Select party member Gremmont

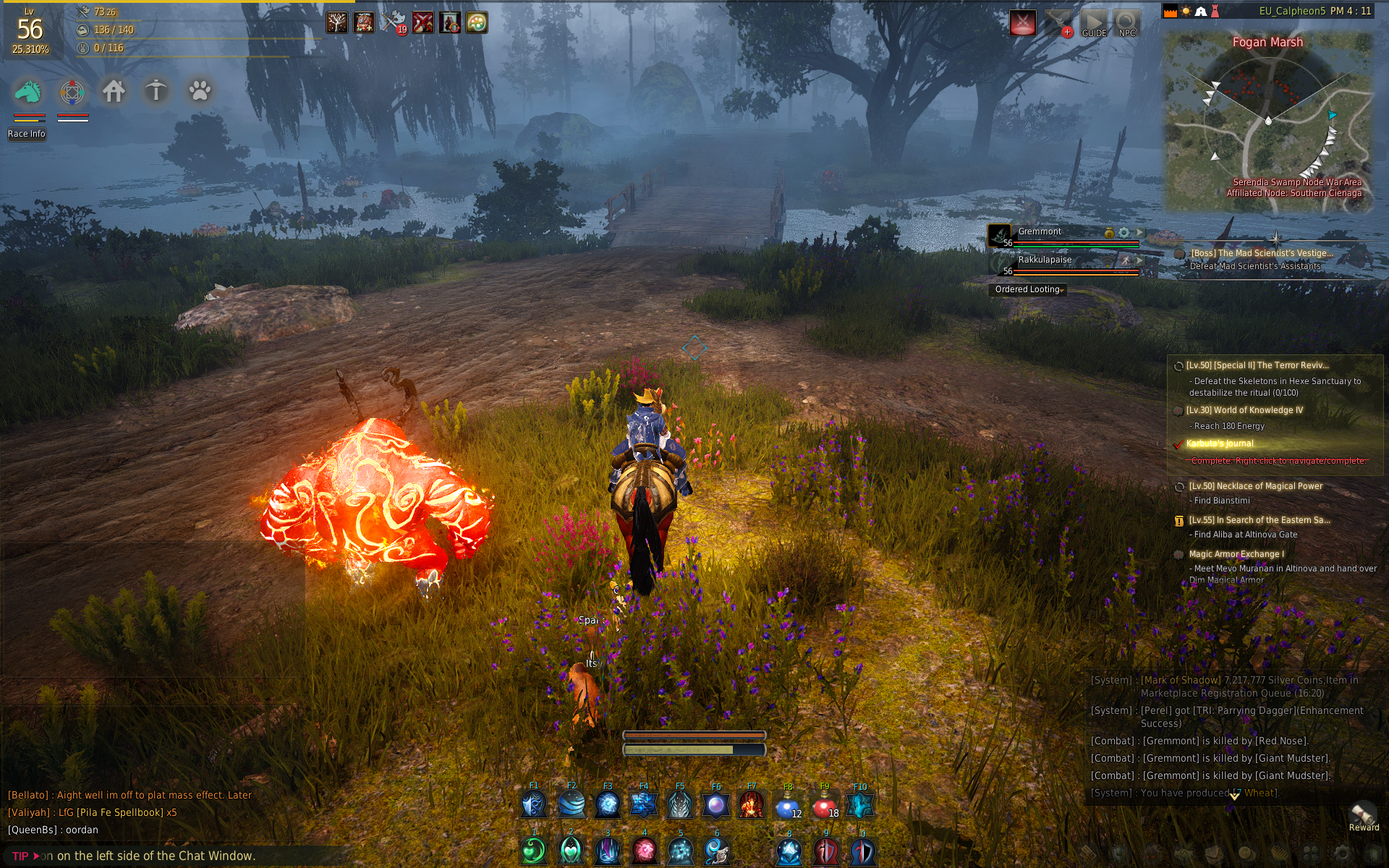[1040, 232]
